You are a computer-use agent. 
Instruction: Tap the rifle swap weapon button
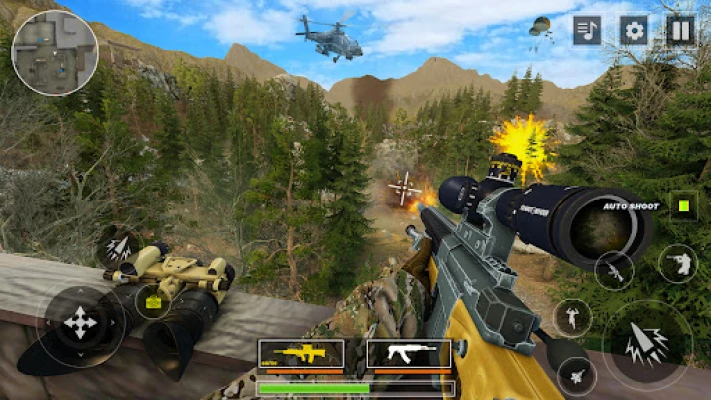(x=614, y=270)
